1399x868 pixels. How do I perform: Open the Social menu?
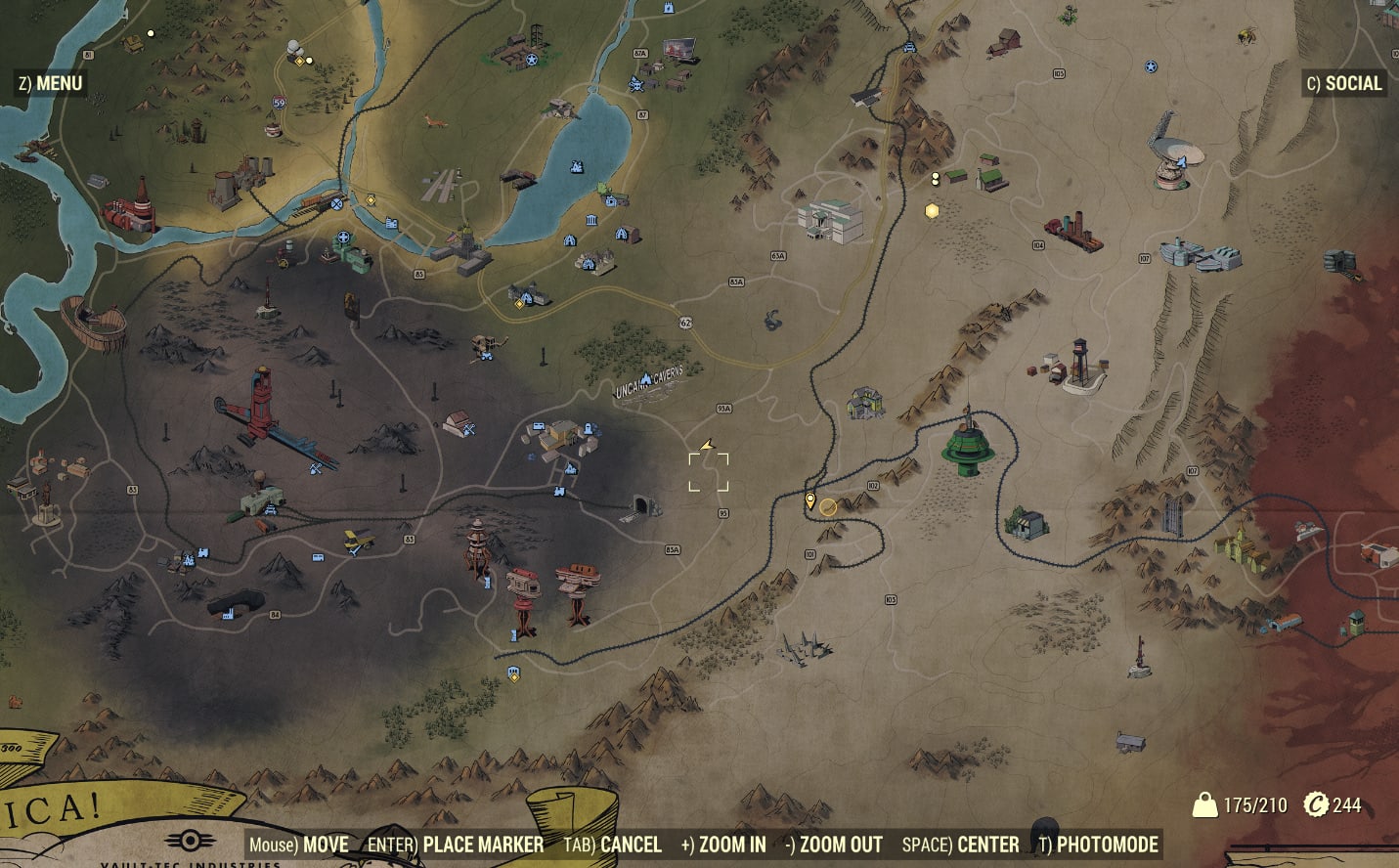coord(1344,84)
